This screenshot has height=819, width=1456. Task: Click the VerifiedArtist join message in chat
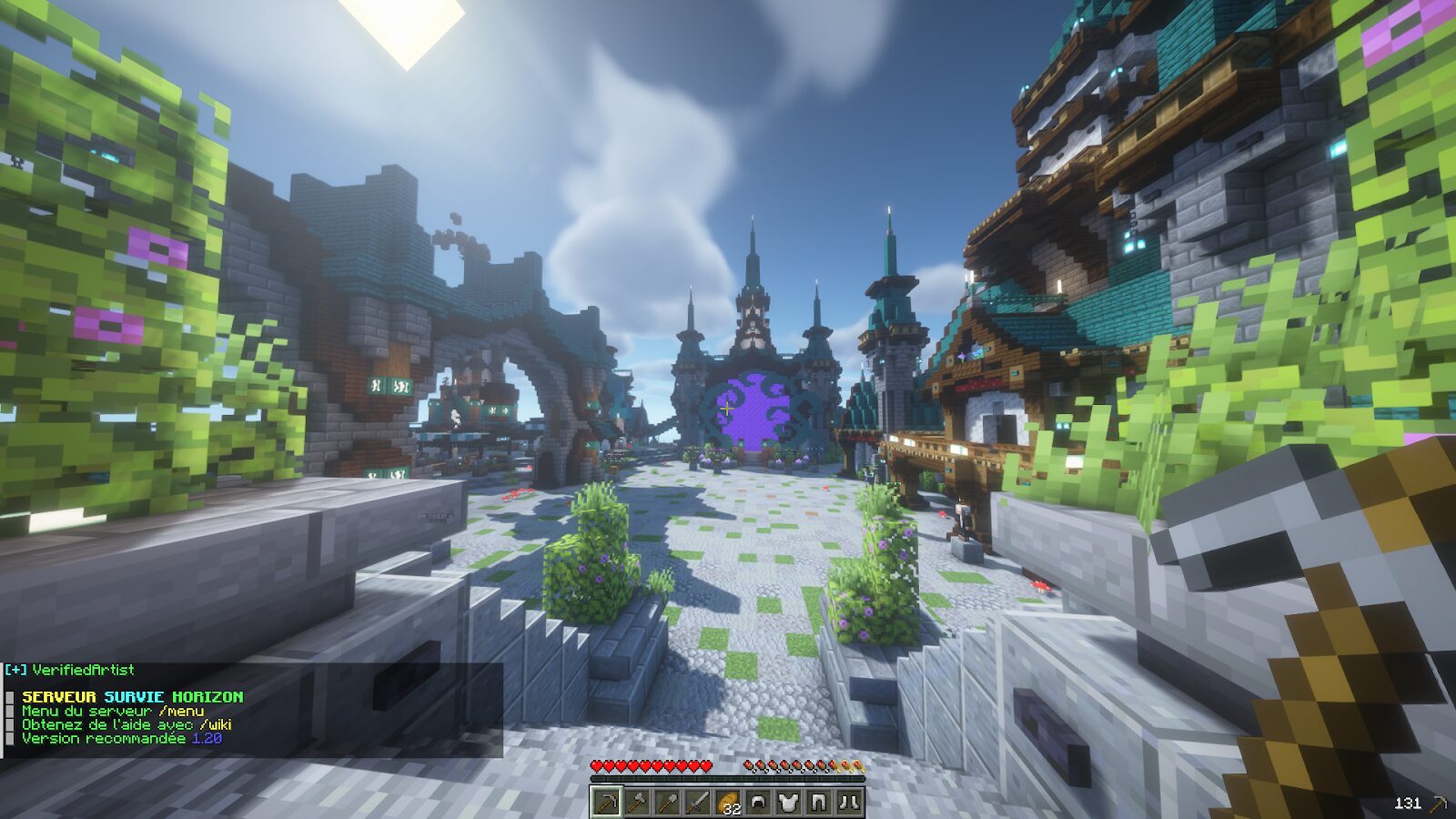tap(71, 670)
